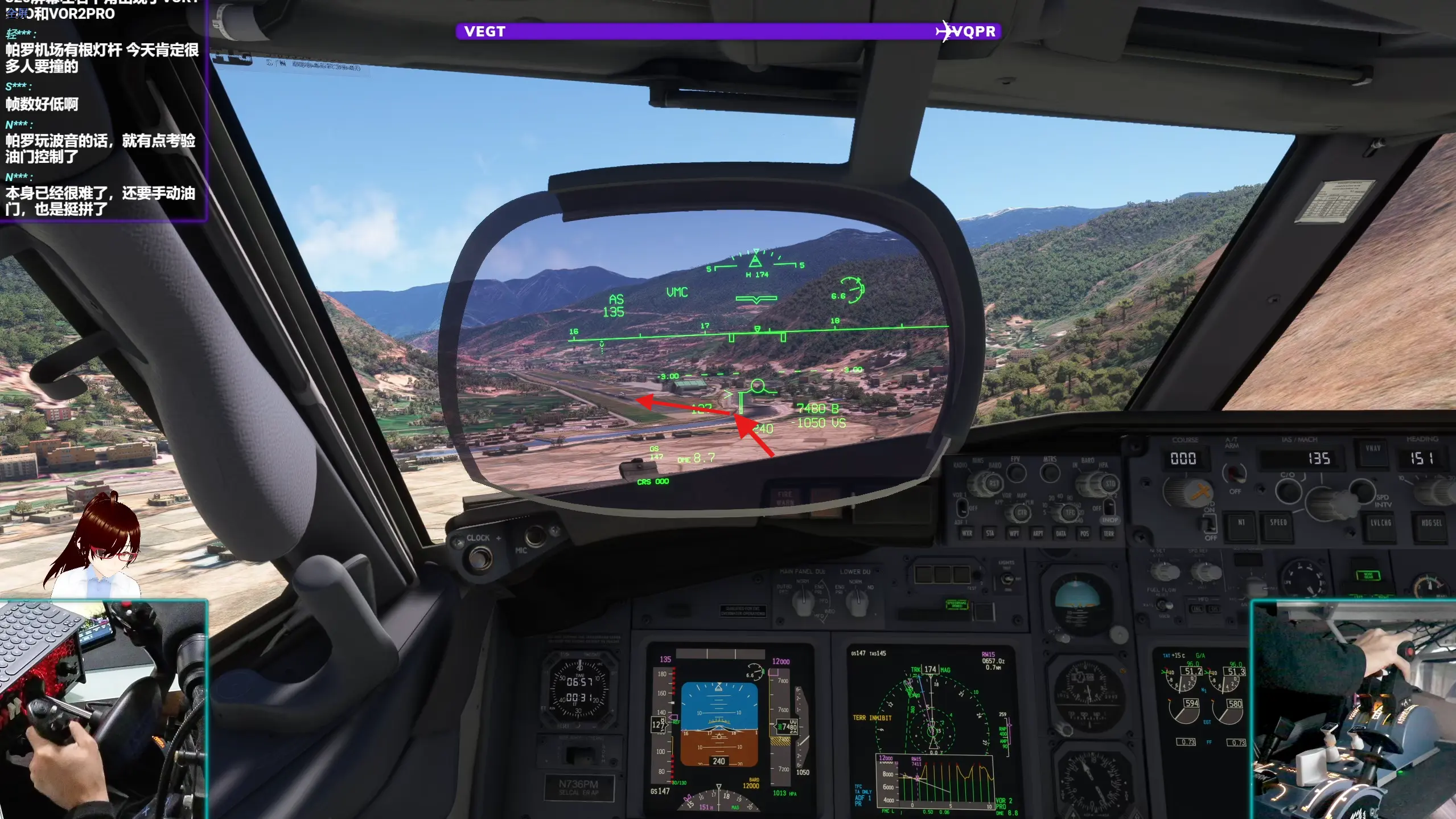Flip the A/T ARM switch
1456x819 pixels.
tap(1233, 473)
